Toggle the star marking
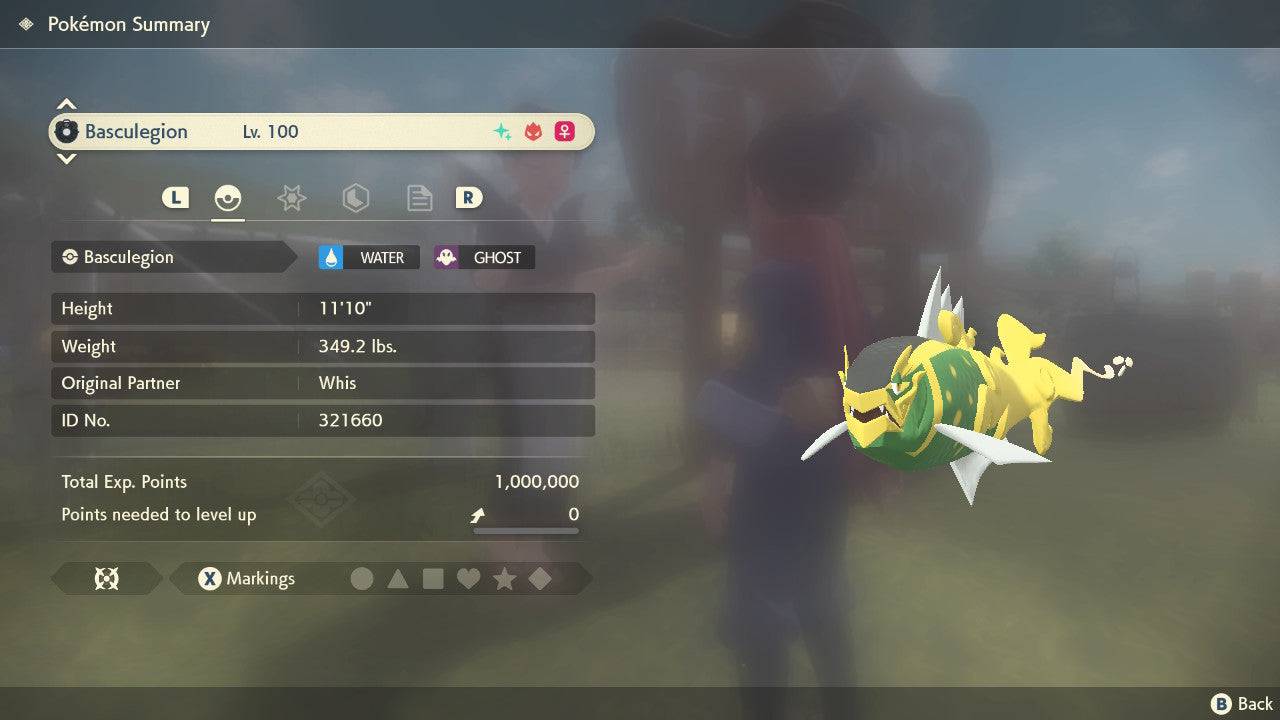Viewport: 1280px width, 720px height. pyautogui.click(x=504, y=578)
